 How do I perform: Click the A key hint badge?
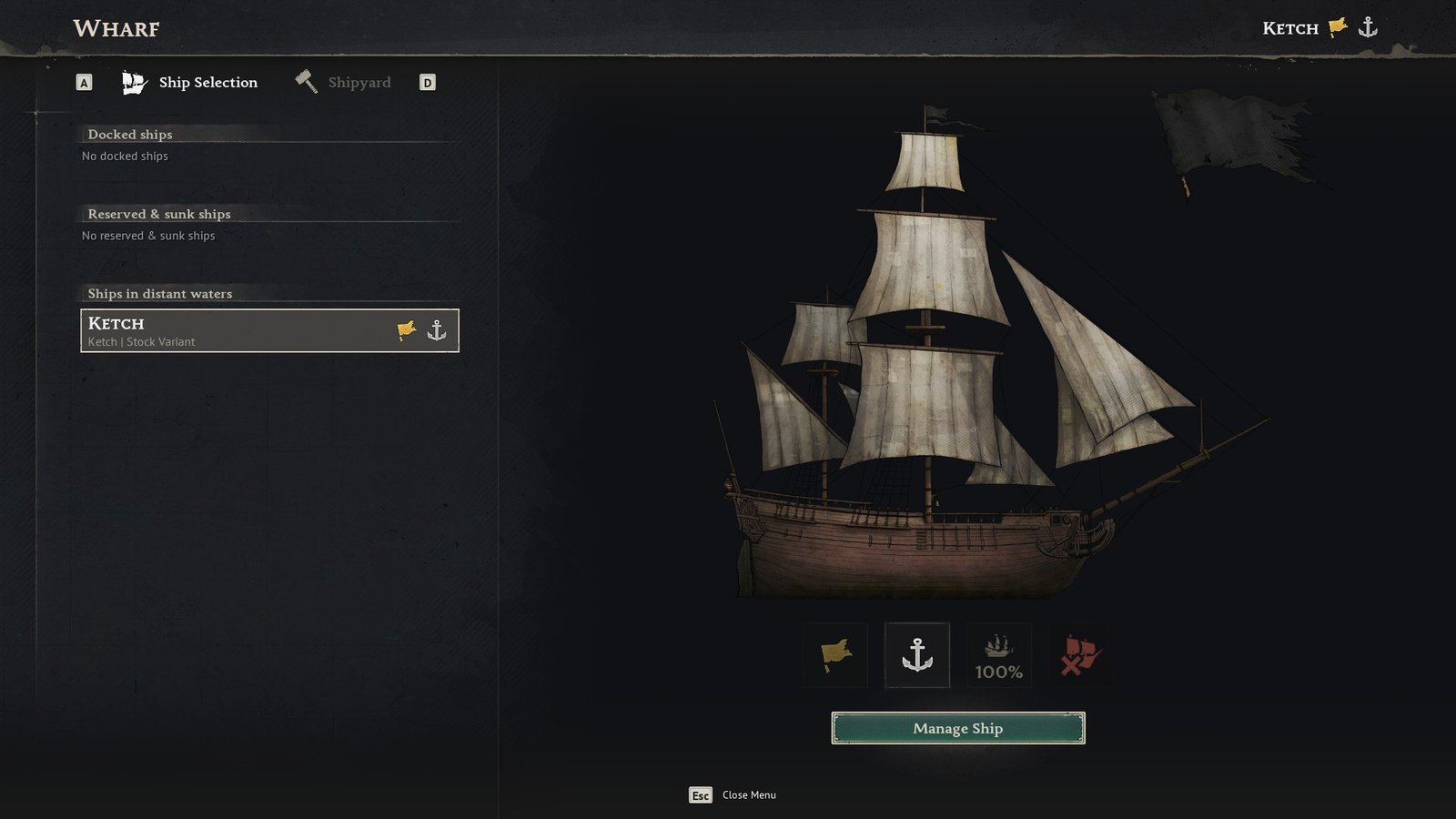[x=84, y=81]
